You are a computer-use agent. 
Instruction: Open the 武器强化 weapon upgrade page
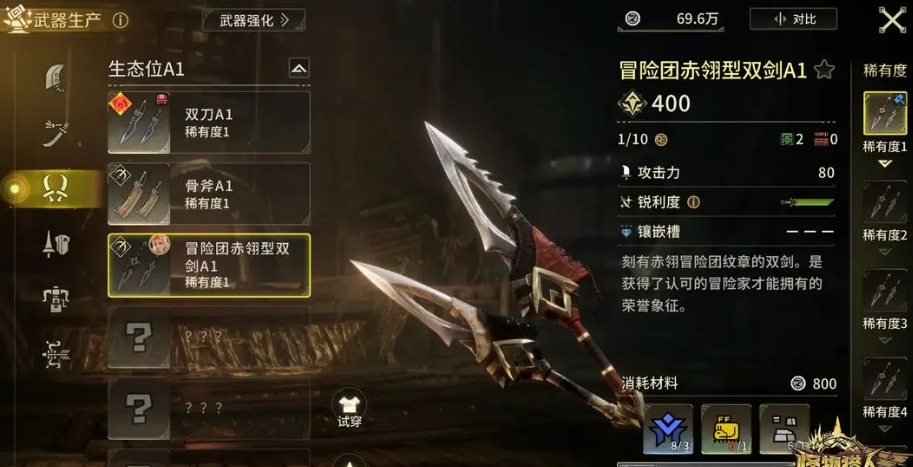click(254, 19)
